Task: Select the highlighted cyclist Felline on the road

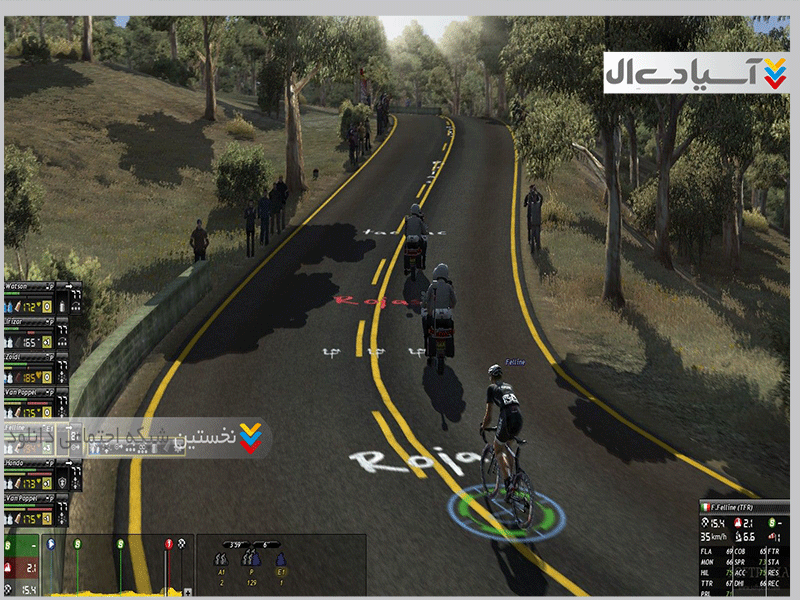Action: coord(504,440)
